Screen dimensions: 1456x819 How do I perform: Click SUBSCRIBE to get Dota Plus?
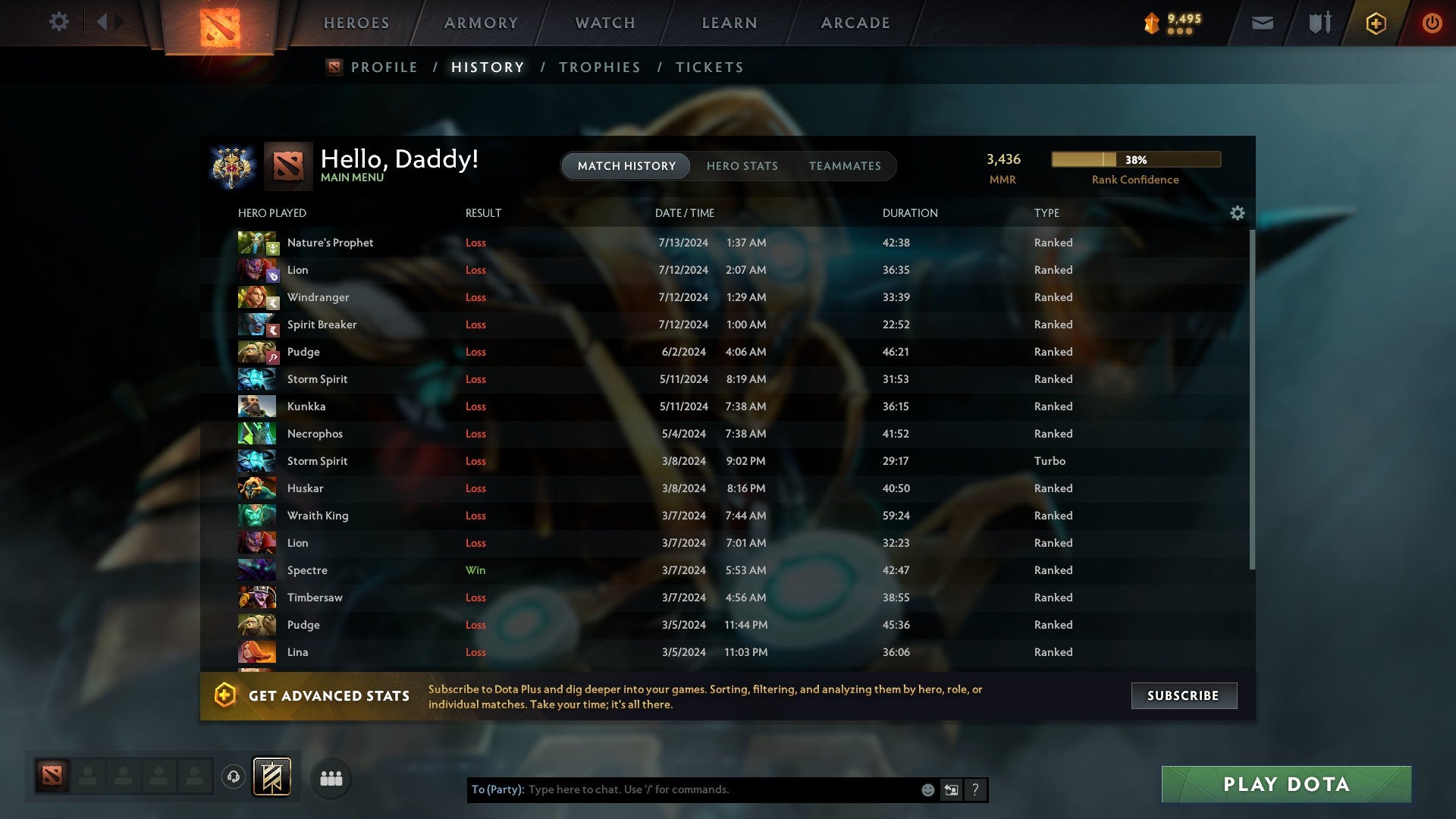1183,695
